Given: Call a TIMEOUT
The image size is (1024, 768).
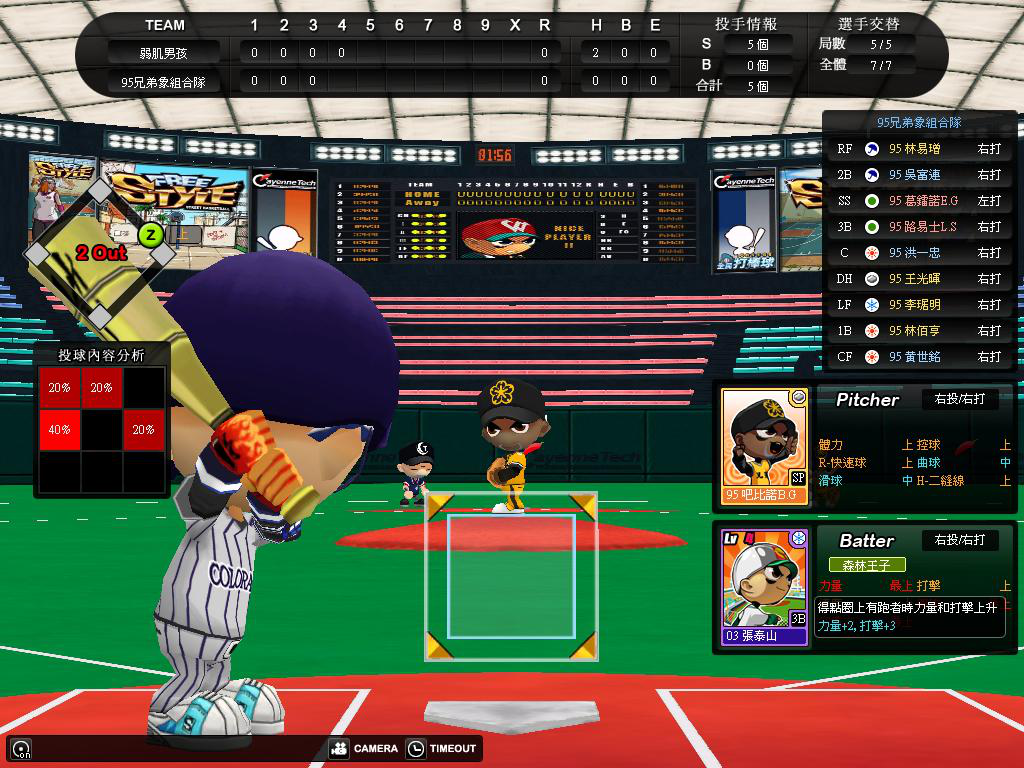Looking at the screenshot, I should click(442, 748).
